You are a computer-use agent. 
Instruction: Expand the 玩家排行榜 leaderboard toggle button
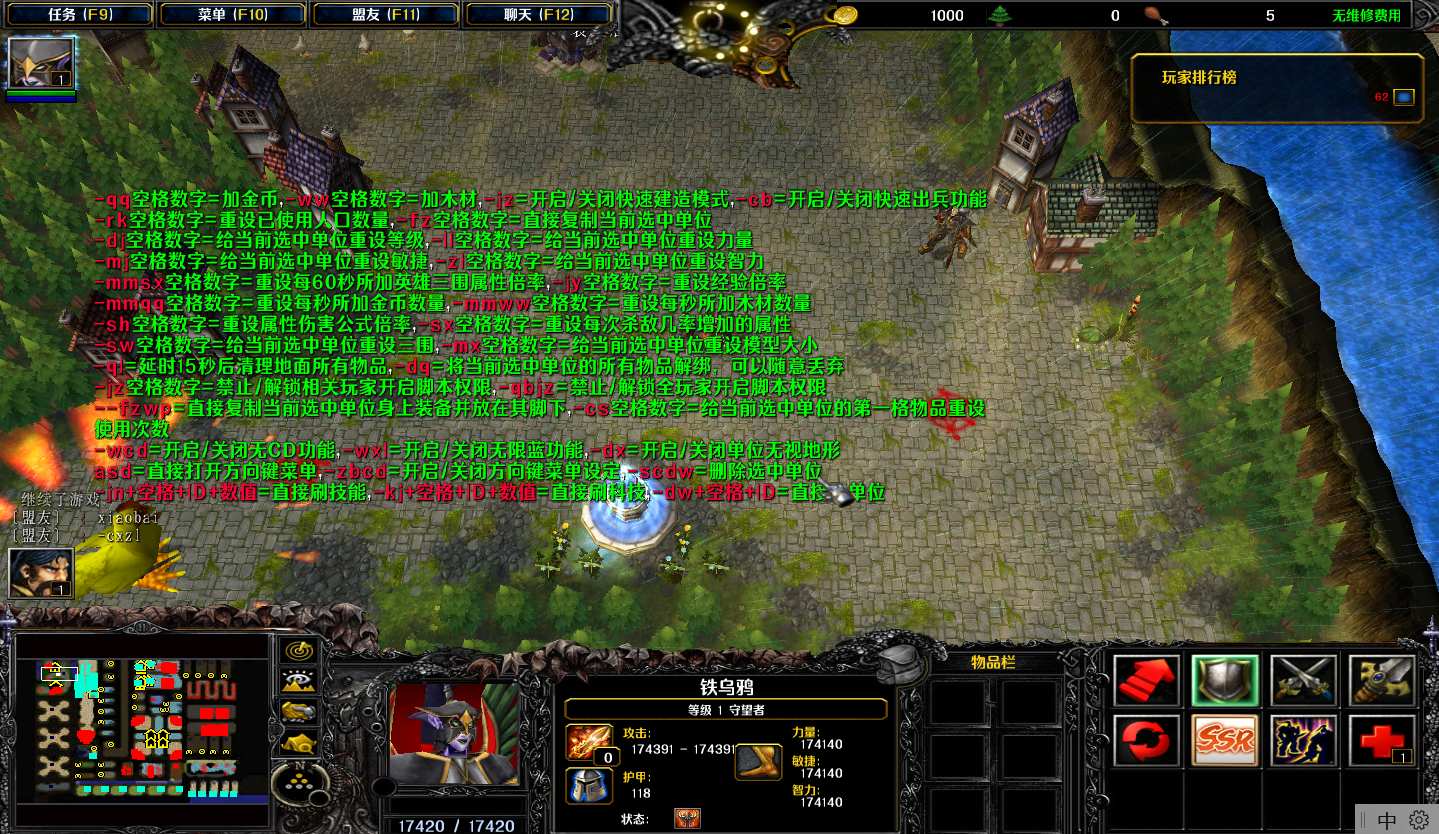coord(1404,97)
